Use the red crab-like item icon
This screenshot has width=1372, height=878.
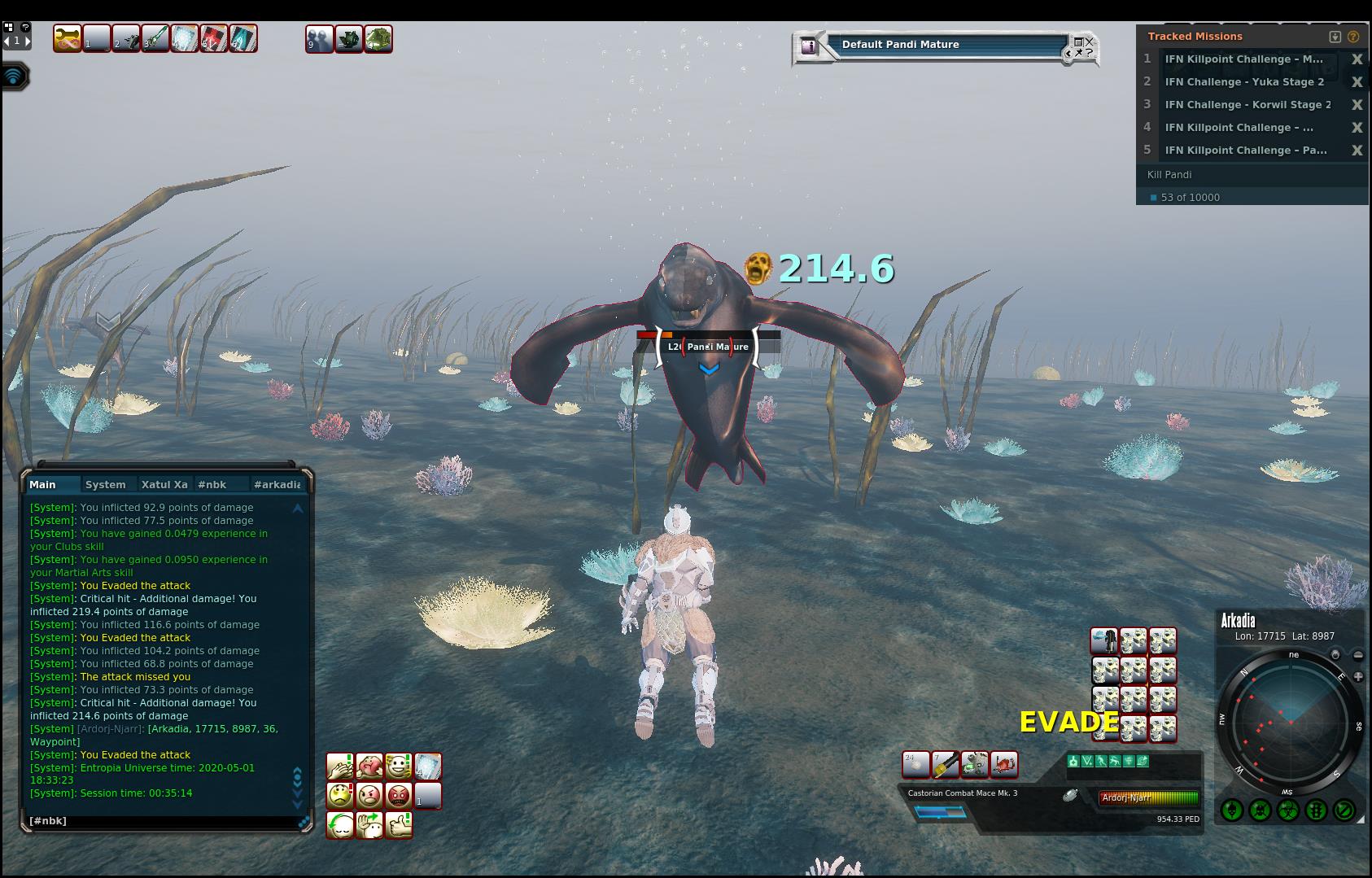pyautogui.click(x=1004, y=764)
